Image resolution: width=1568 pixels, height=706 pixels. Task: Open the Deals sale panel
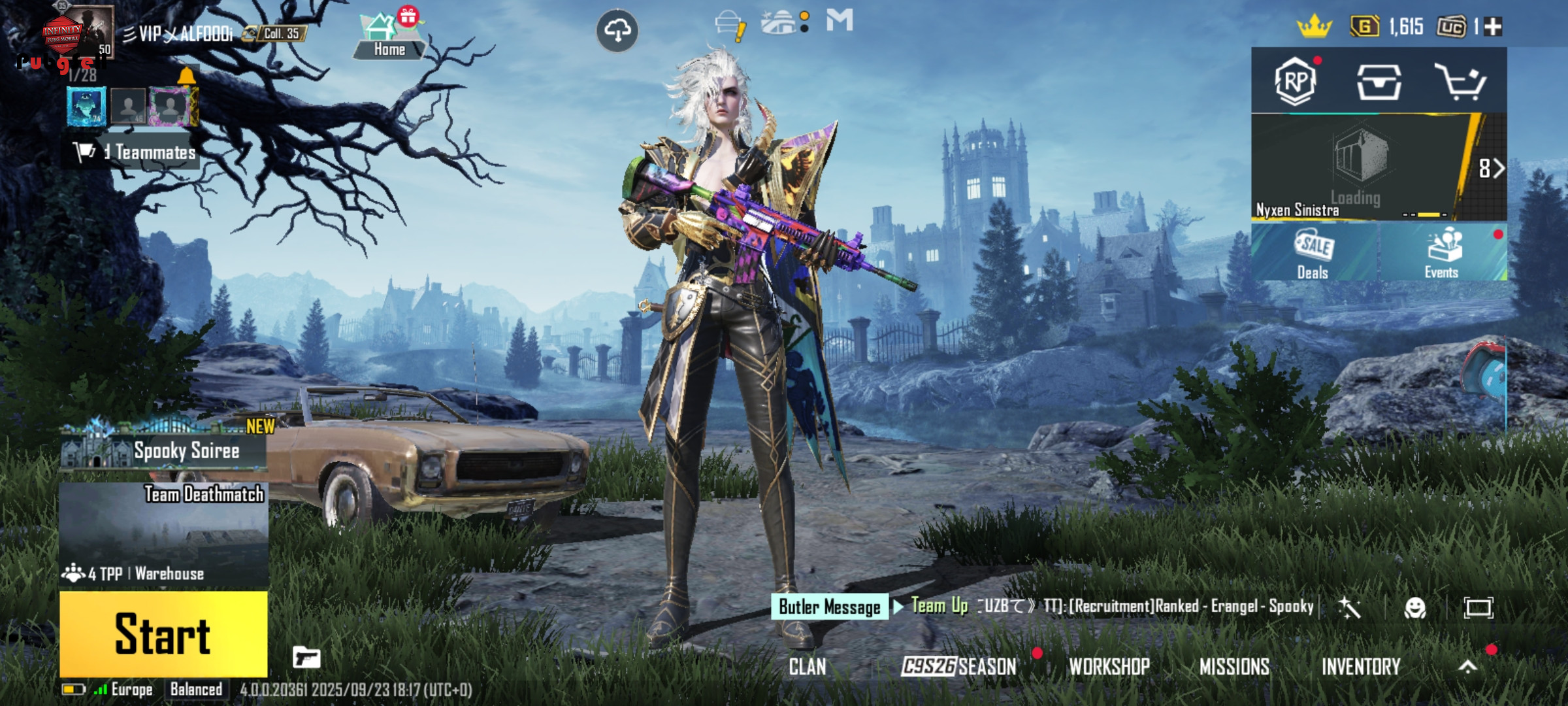[1313, 253]
